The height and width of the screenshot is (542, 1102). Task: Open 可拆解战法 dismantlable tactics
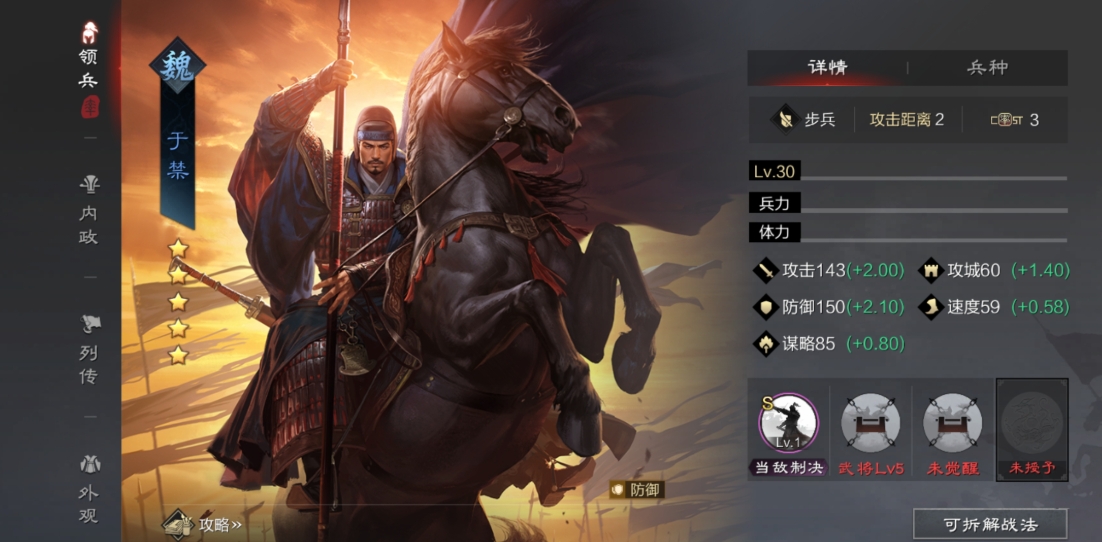[990, 524]
